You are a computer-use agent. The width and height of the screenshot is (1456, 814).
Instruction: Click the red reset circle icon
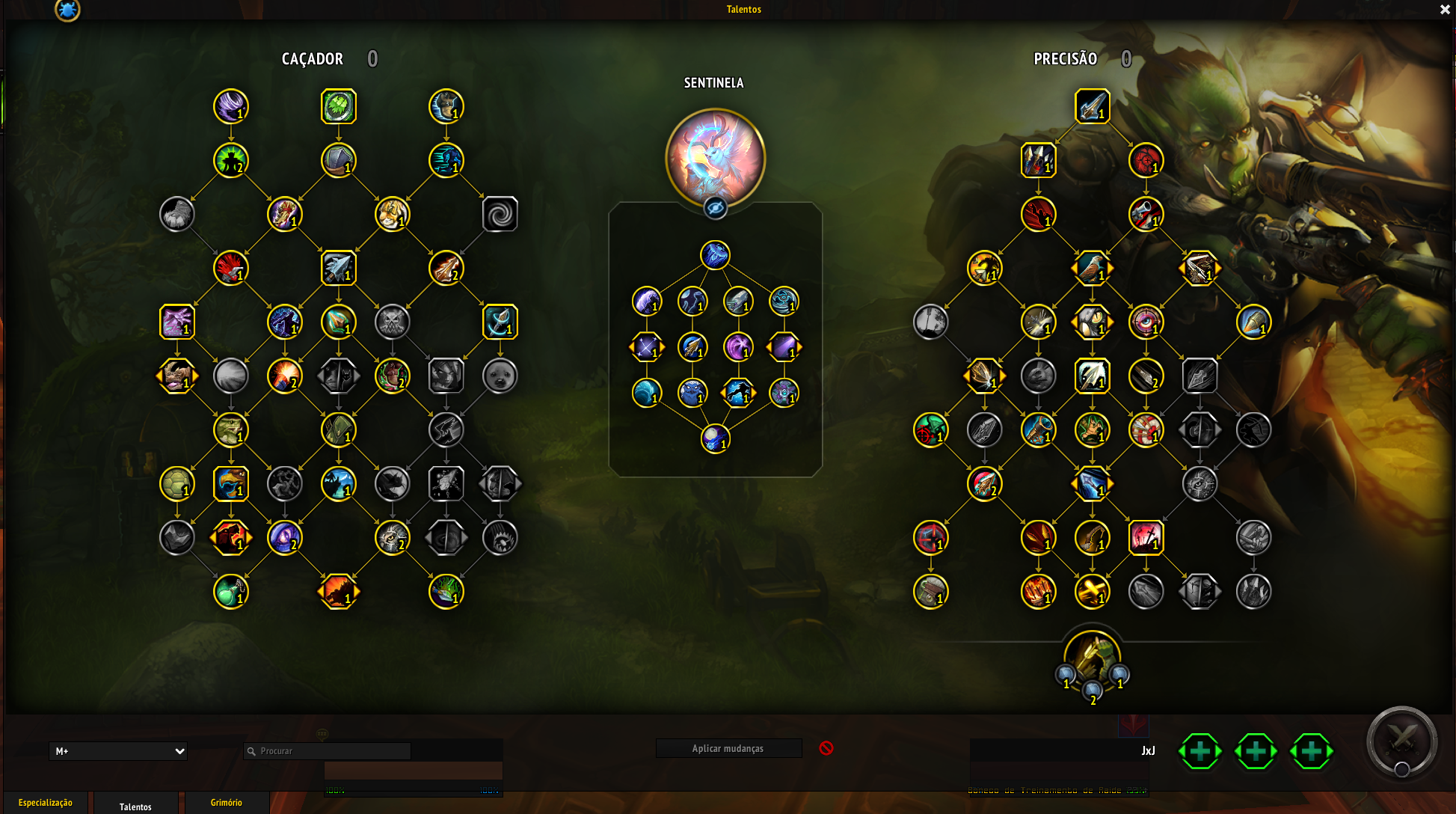(826, 748)
